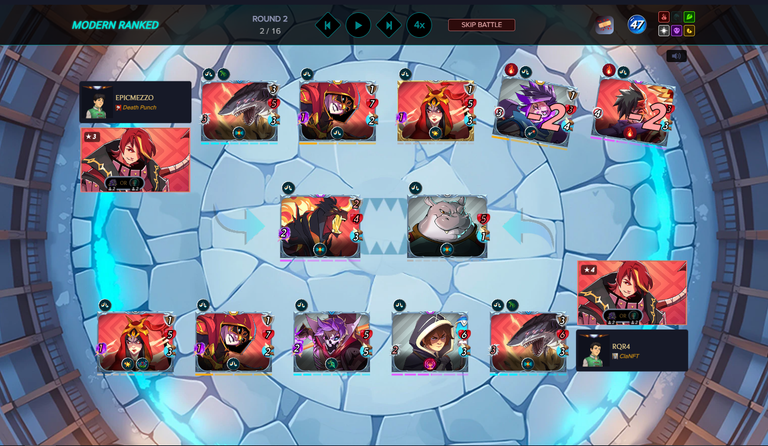Step forward to the next action
This screenshot has height=446, width=768.
(x=388, y=25)
